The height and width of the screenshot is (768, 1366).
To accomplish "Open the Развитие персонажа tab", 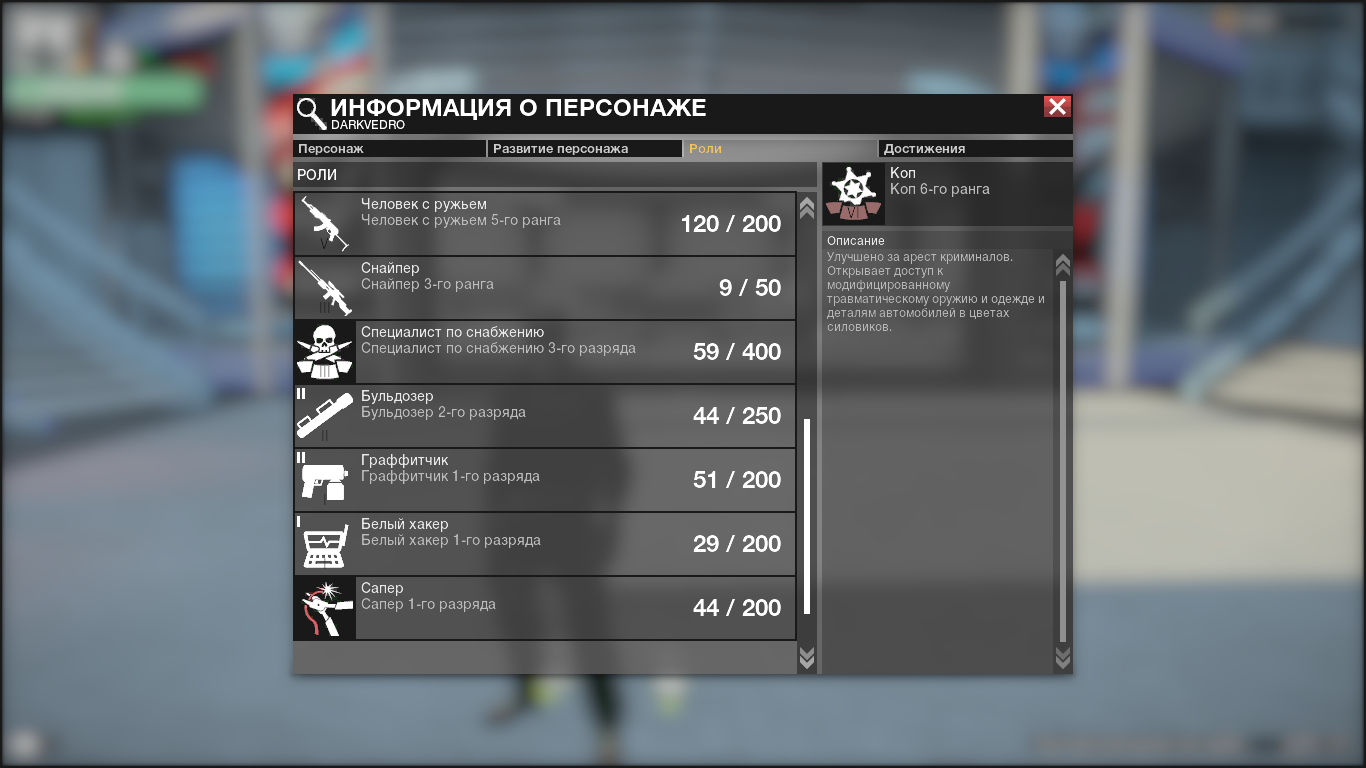I will (584, 149).
